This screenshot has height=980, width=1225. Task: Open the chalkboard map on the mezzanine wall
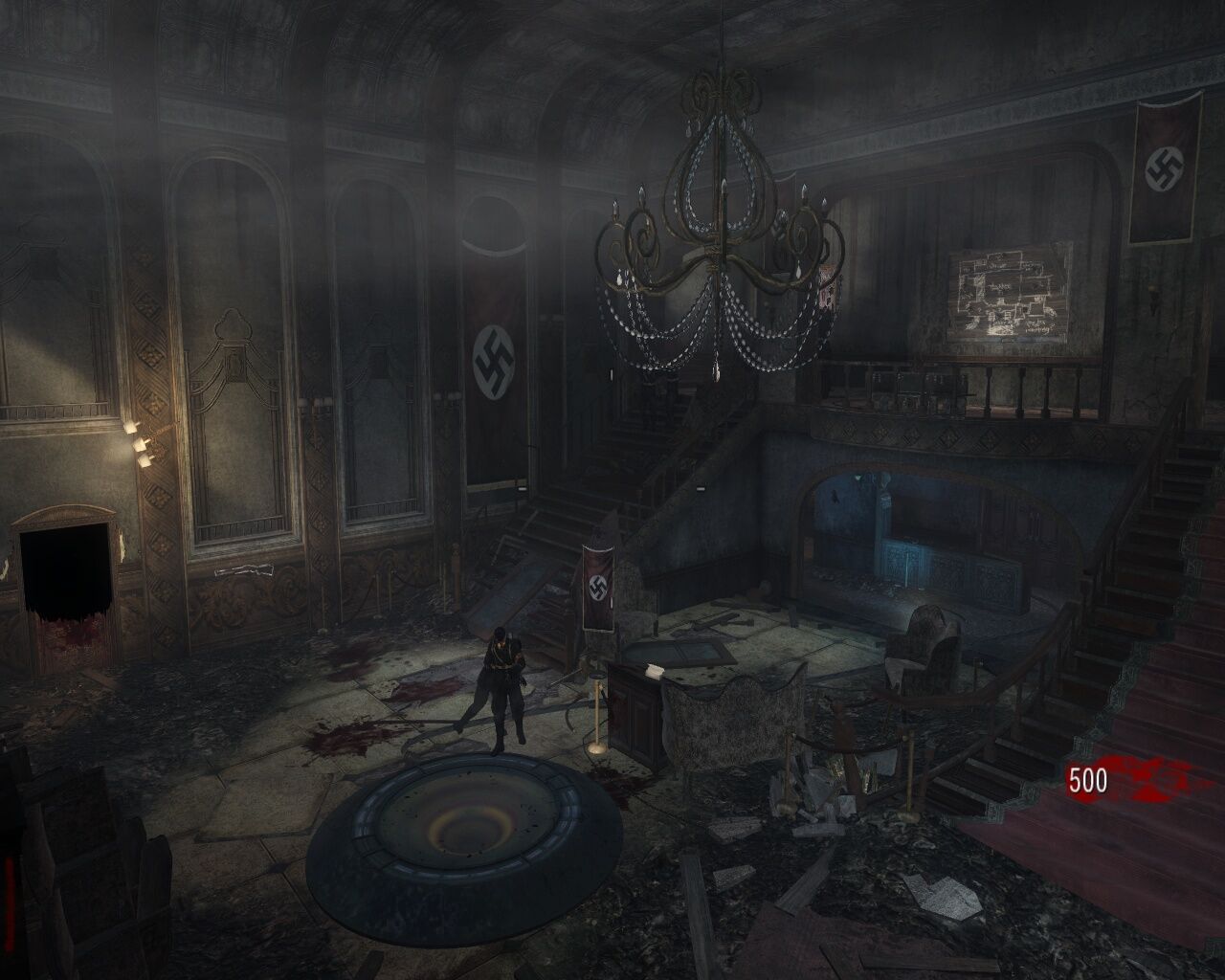[x=1008, y=292]
